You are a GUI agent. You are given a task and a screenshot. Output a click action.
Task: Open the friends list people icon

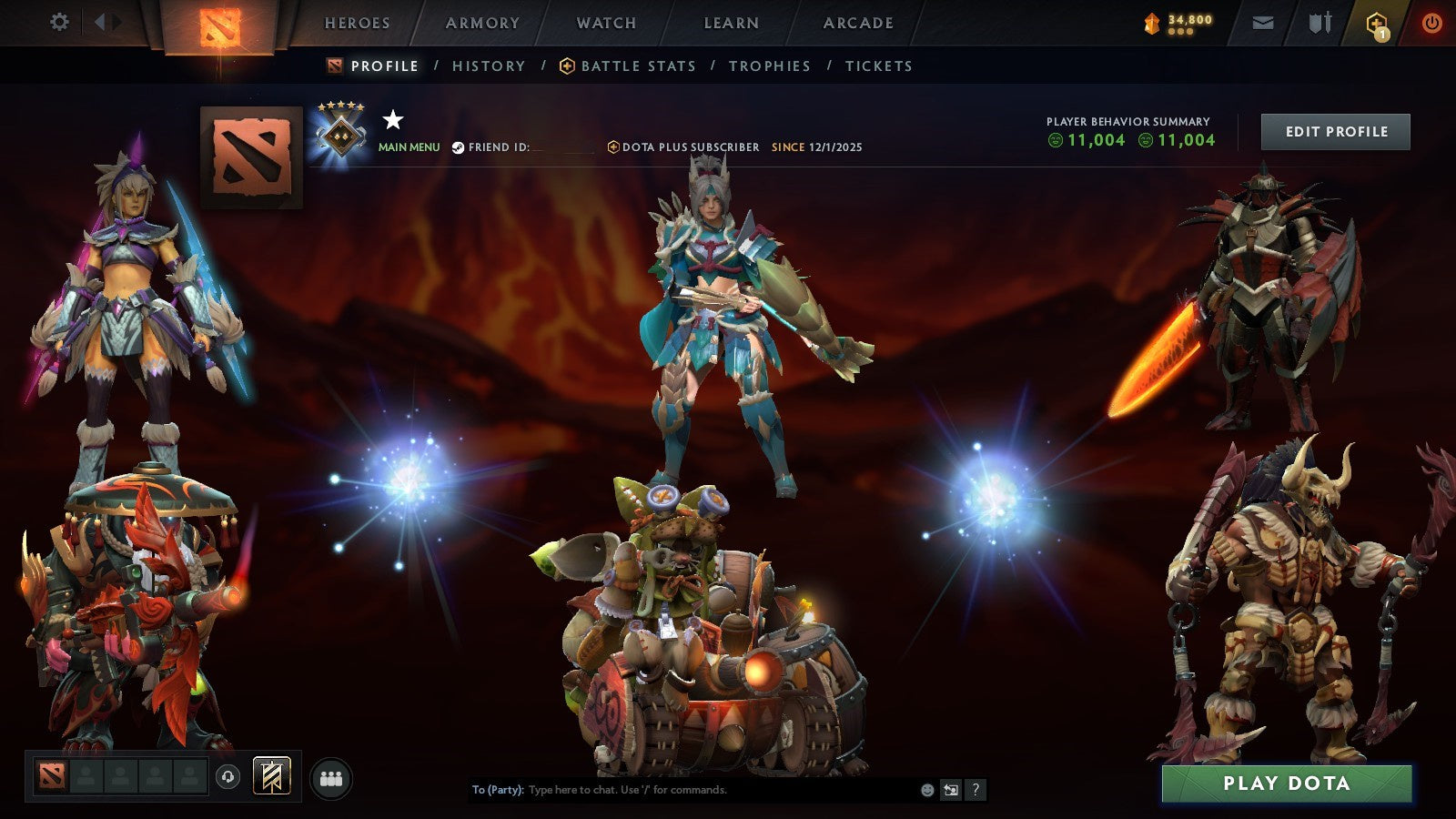pyautogui.click(x=331, y=776)
